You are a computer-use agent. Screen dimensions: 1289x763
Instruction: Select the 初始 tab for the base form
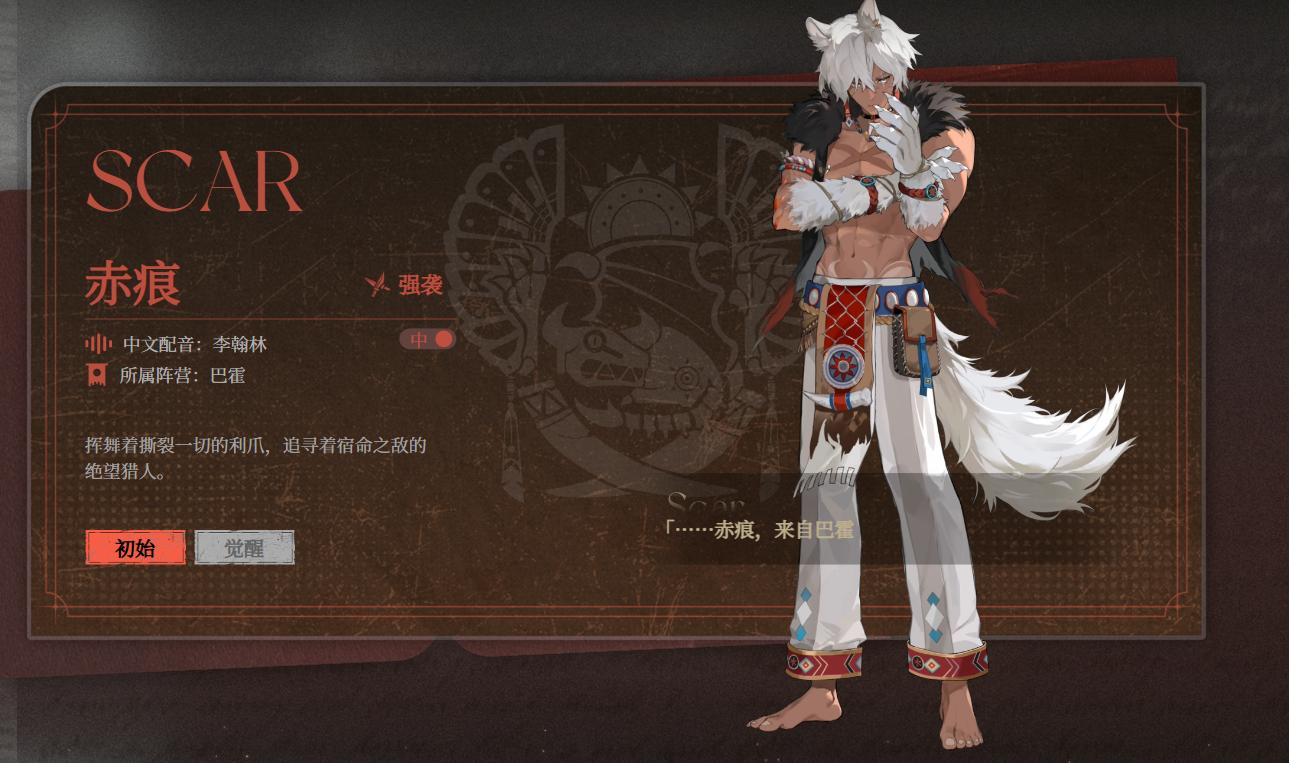[x=135, y=548]
